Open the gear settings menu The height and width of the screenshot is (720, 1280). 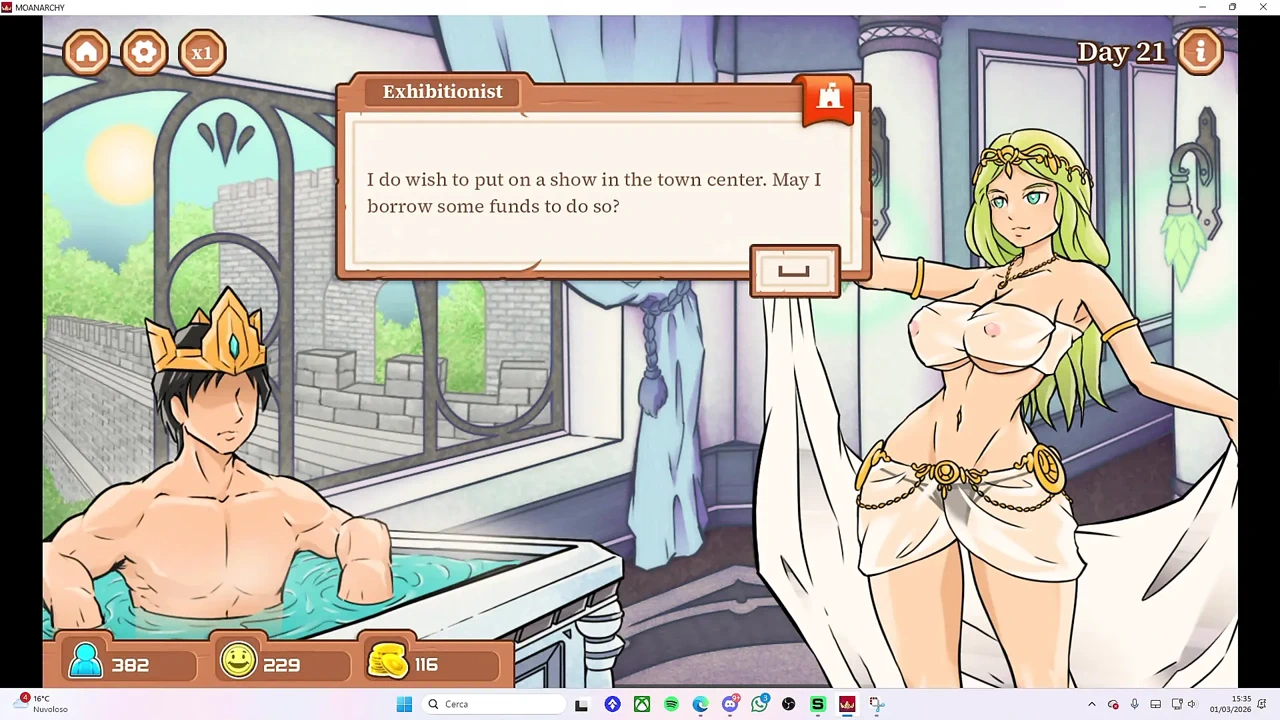click(144, 52)
